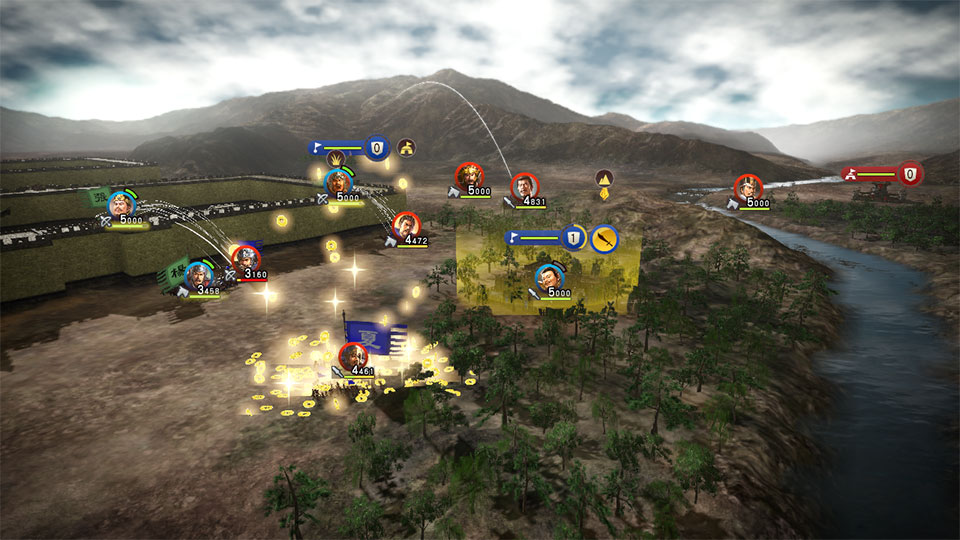Select the red 5000-troop unit by the river

(746, 187)
